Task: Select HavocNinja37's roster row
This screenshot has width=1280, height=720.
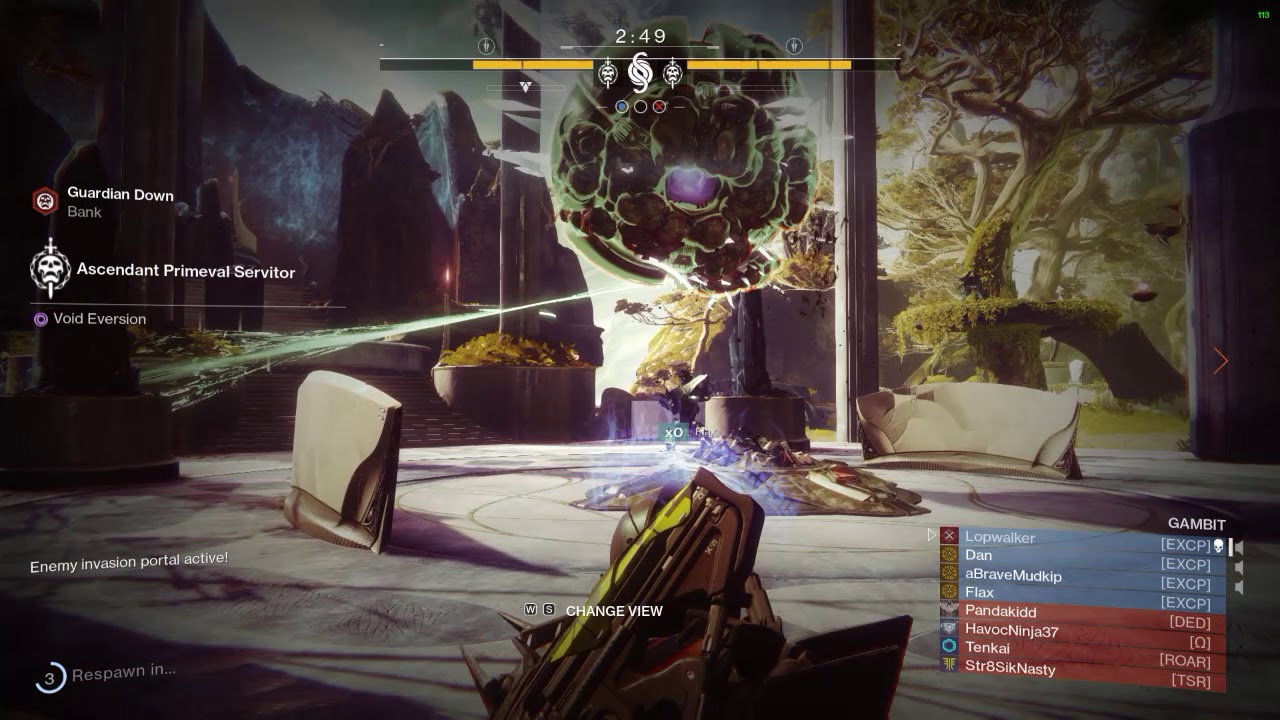Action: (x=1010, y=630)
